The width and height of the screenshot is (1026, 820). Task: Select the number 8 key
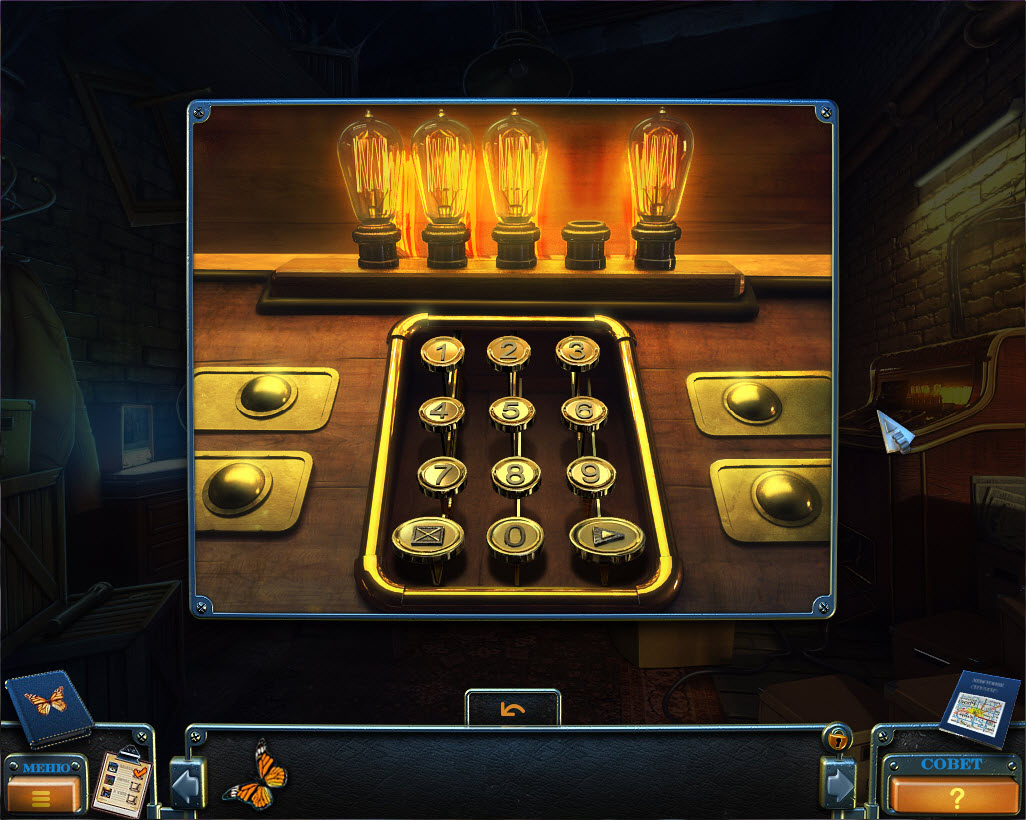click(x=515, y=474)
